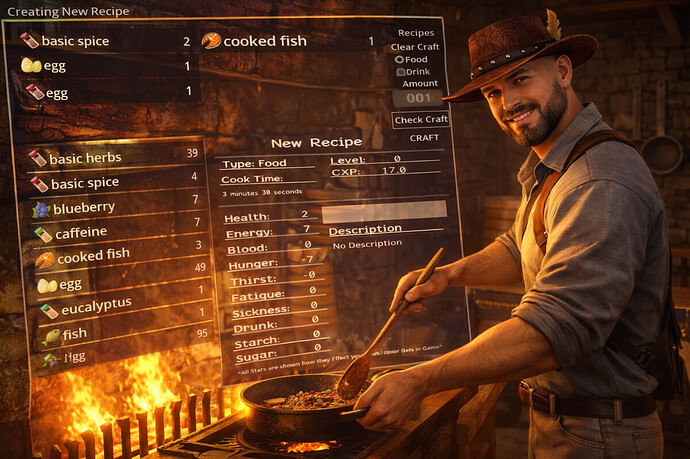Click the blank recipe name field
This screenshot has width=690, height=459.
(384, 210)
